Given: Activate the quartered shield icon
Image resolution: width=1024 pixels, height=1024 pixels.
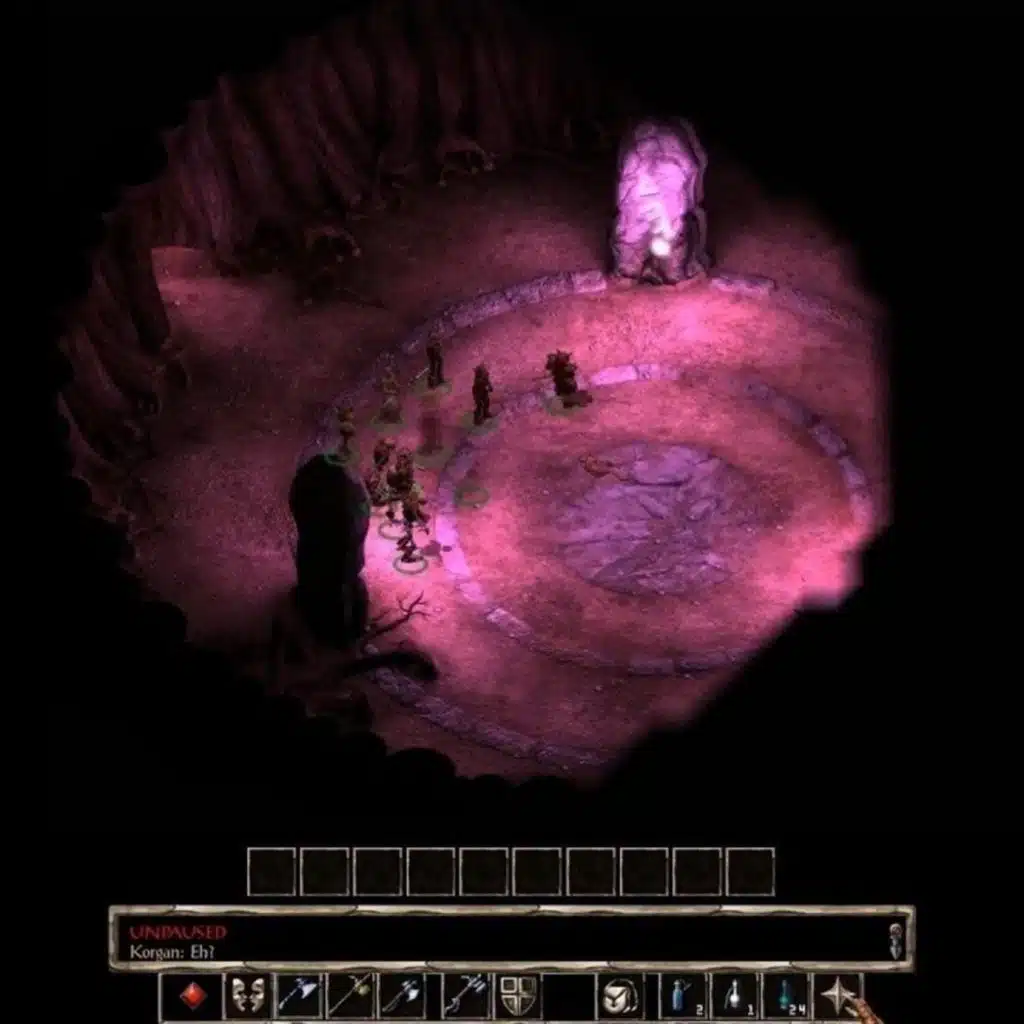Looking at the screenshot, I should tap(518, 996).
